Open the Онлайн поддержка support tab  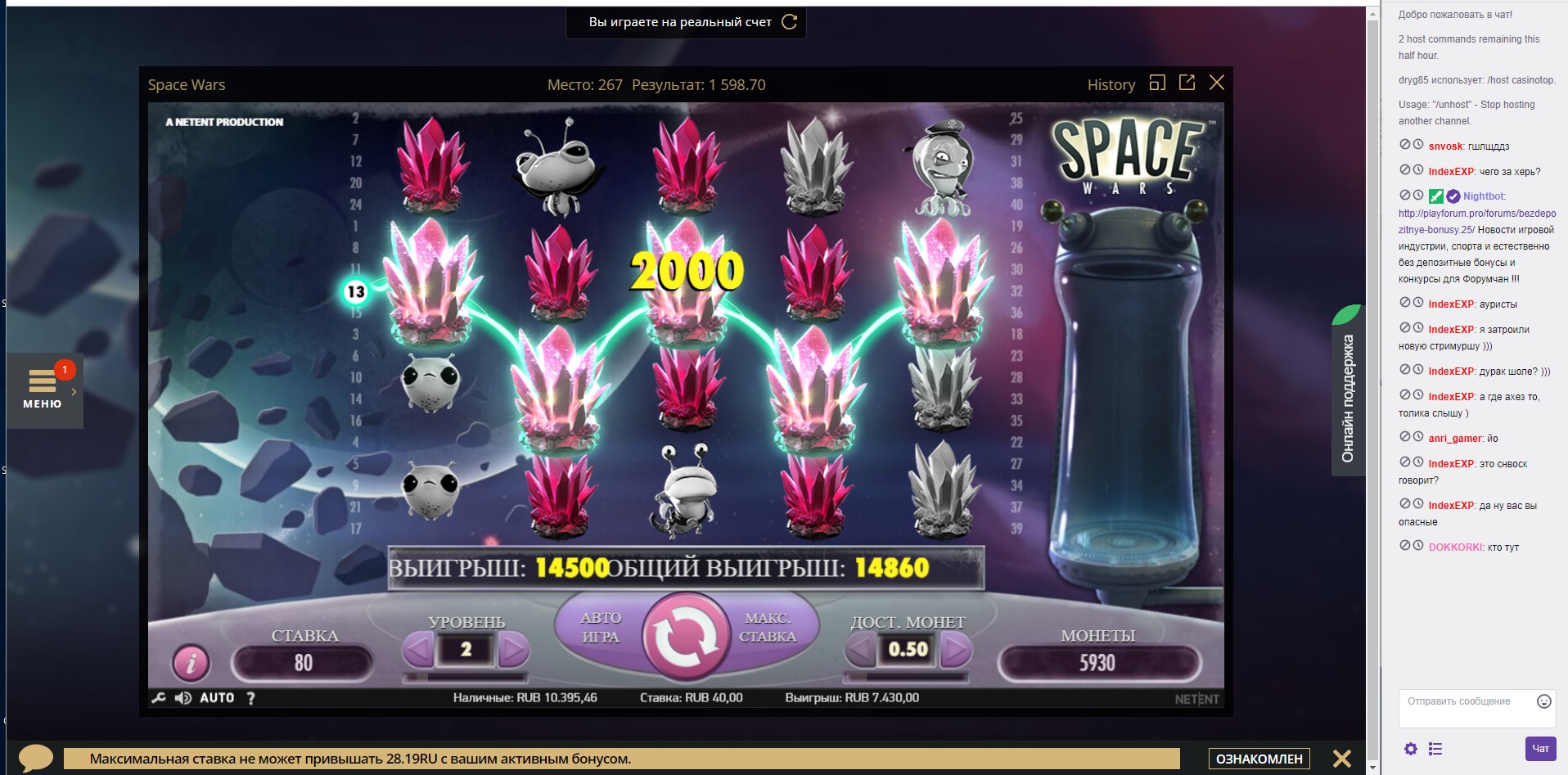tap(1348, 397)
